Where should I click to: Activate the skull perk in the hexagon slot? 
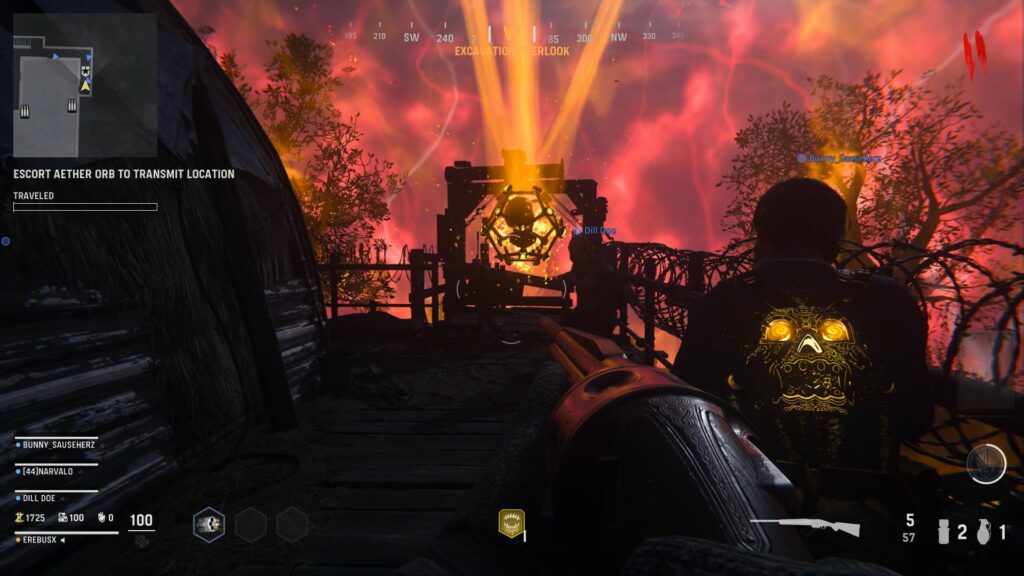(x=209, y=524)
